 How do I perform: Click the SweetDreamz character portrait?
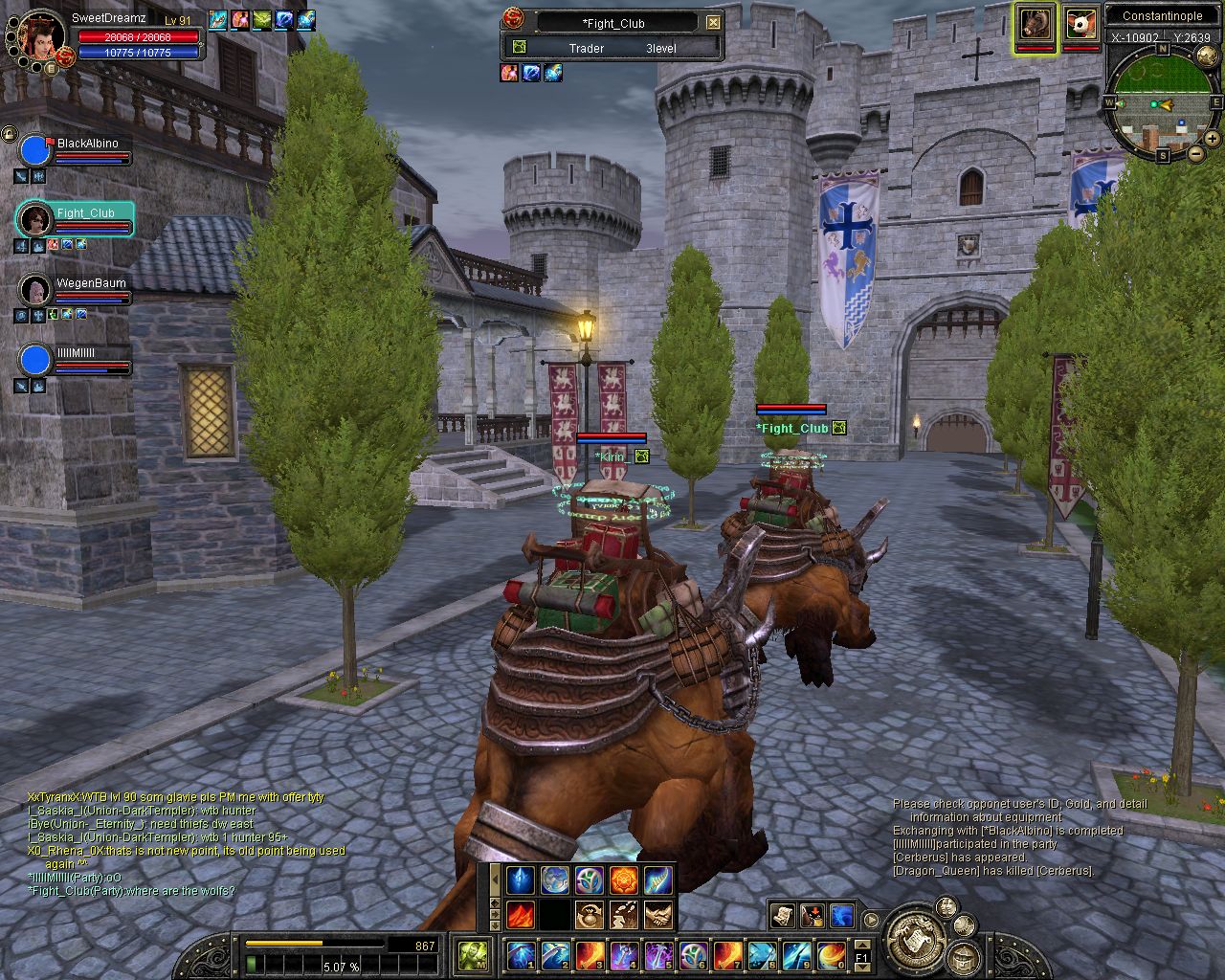coord(42,35)
